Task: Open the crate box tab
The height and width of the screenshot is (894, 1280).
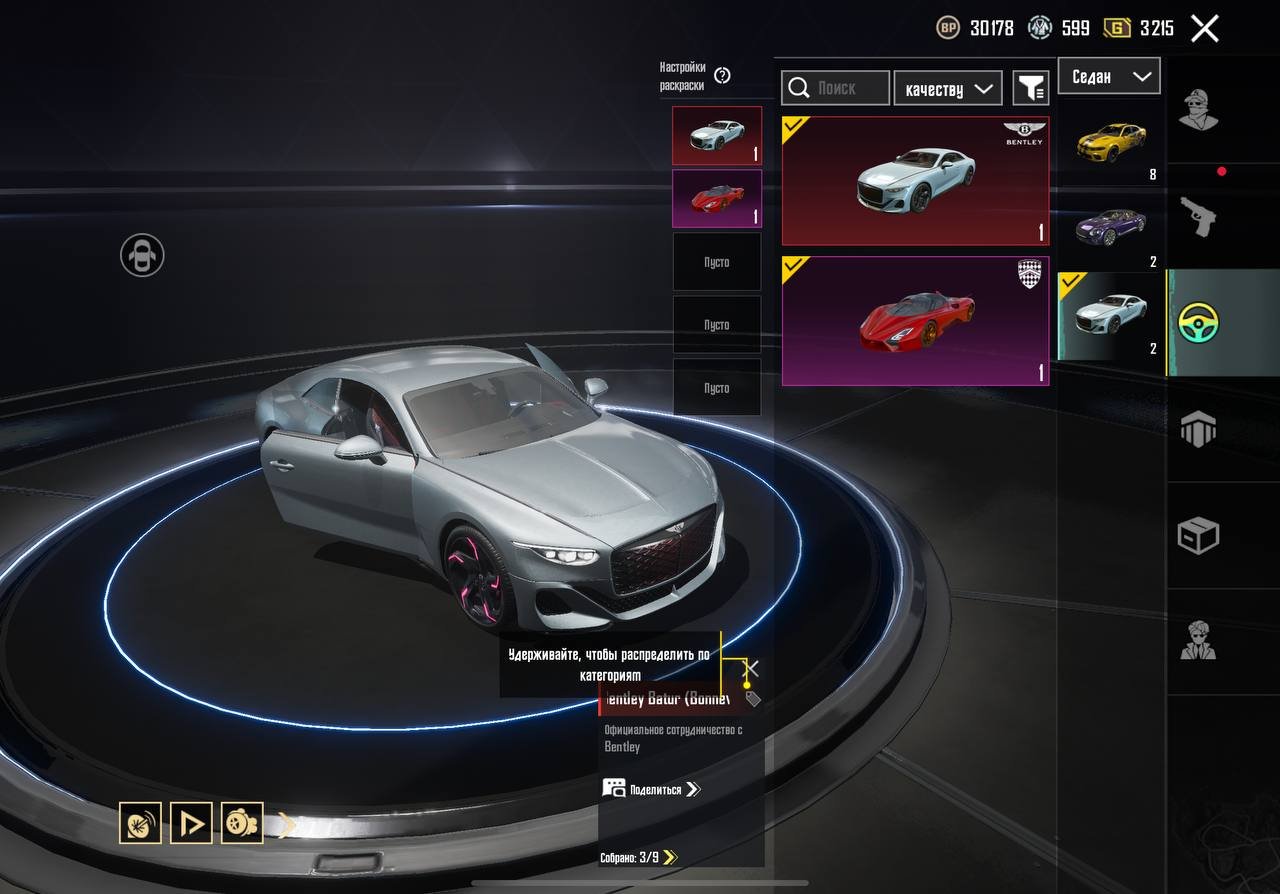Action: coord(1198,536)
